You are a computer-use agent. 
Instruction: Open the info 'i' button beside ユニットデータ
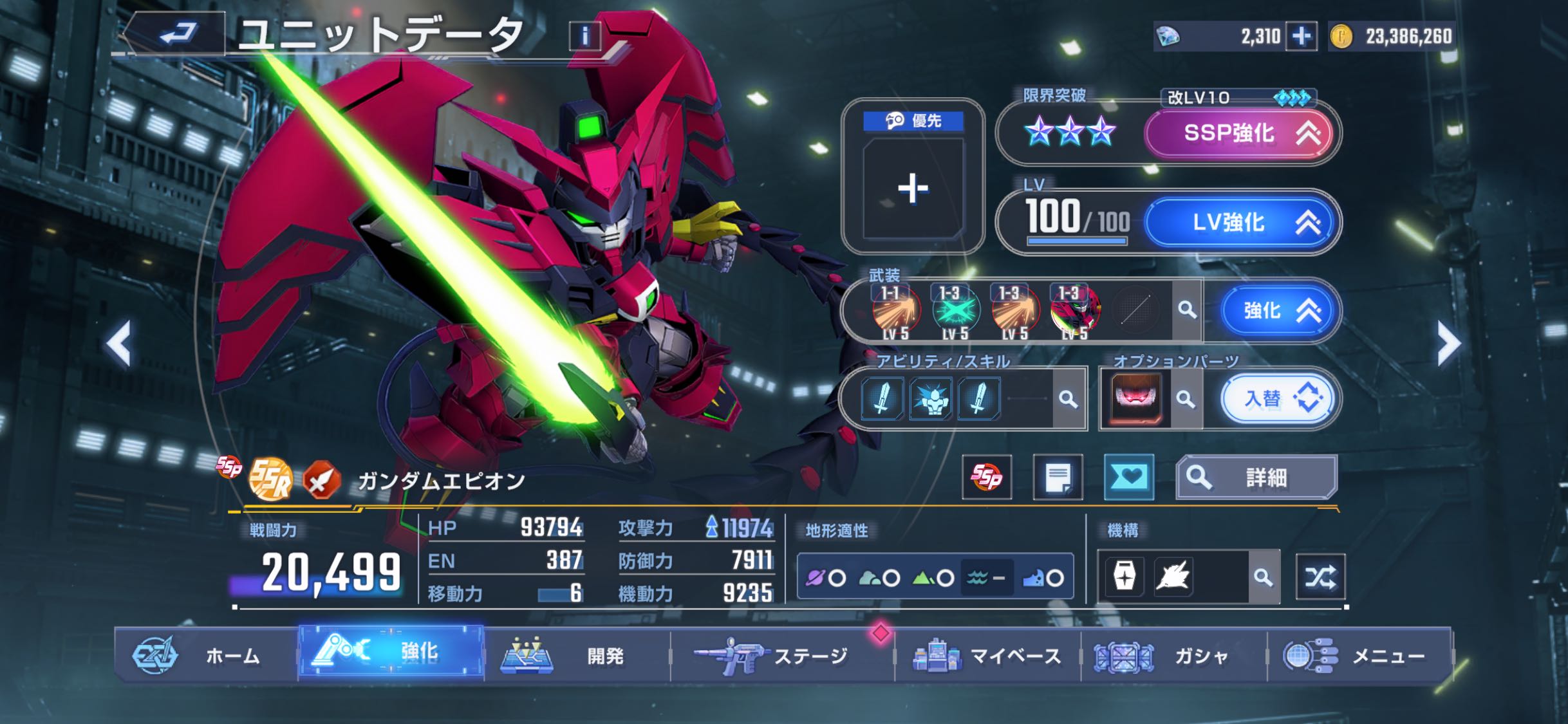[x=584, y=36]
